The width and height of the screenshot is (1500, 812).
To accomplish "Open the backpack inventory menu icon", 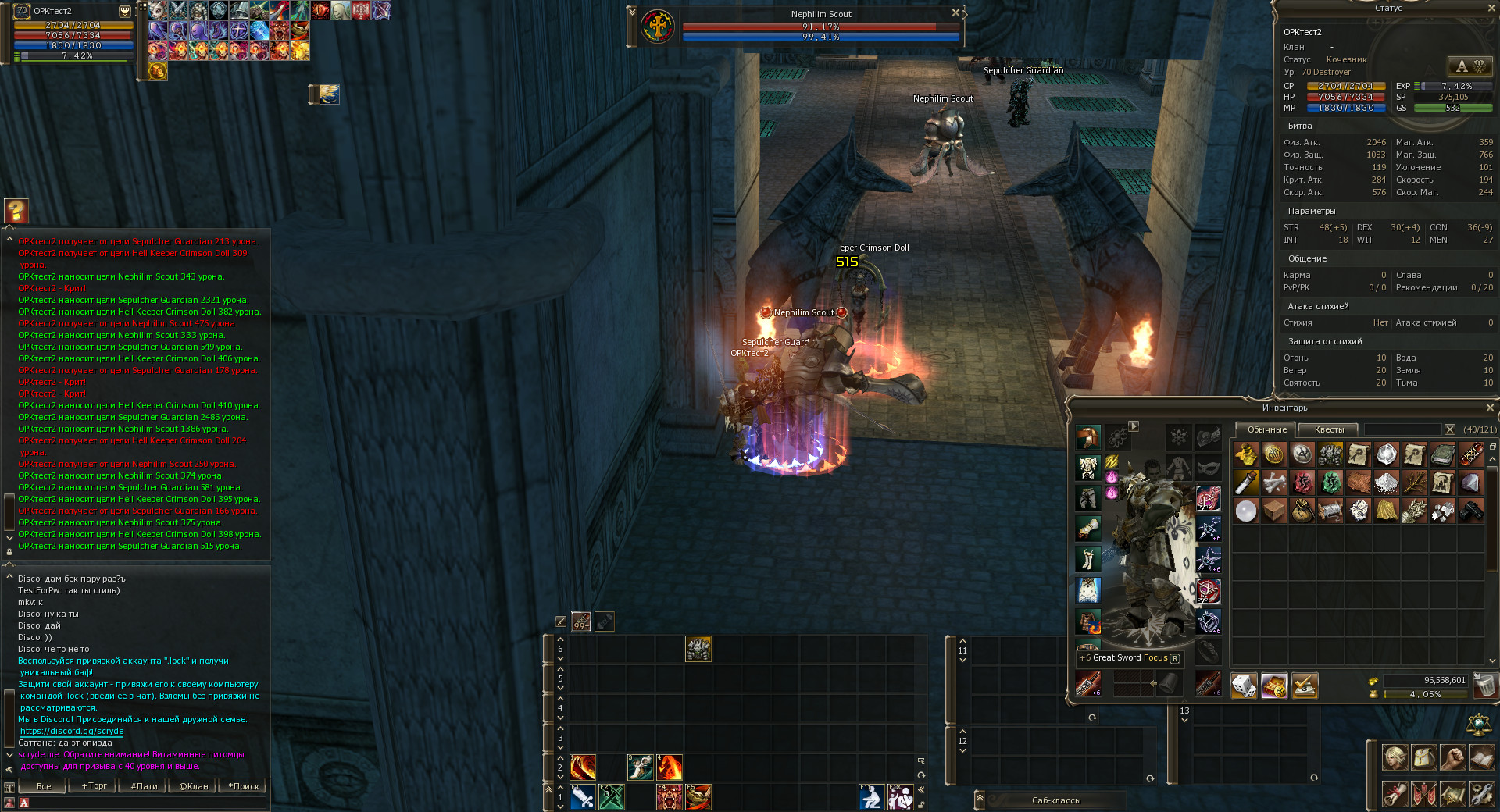I will coord(1423,757).
